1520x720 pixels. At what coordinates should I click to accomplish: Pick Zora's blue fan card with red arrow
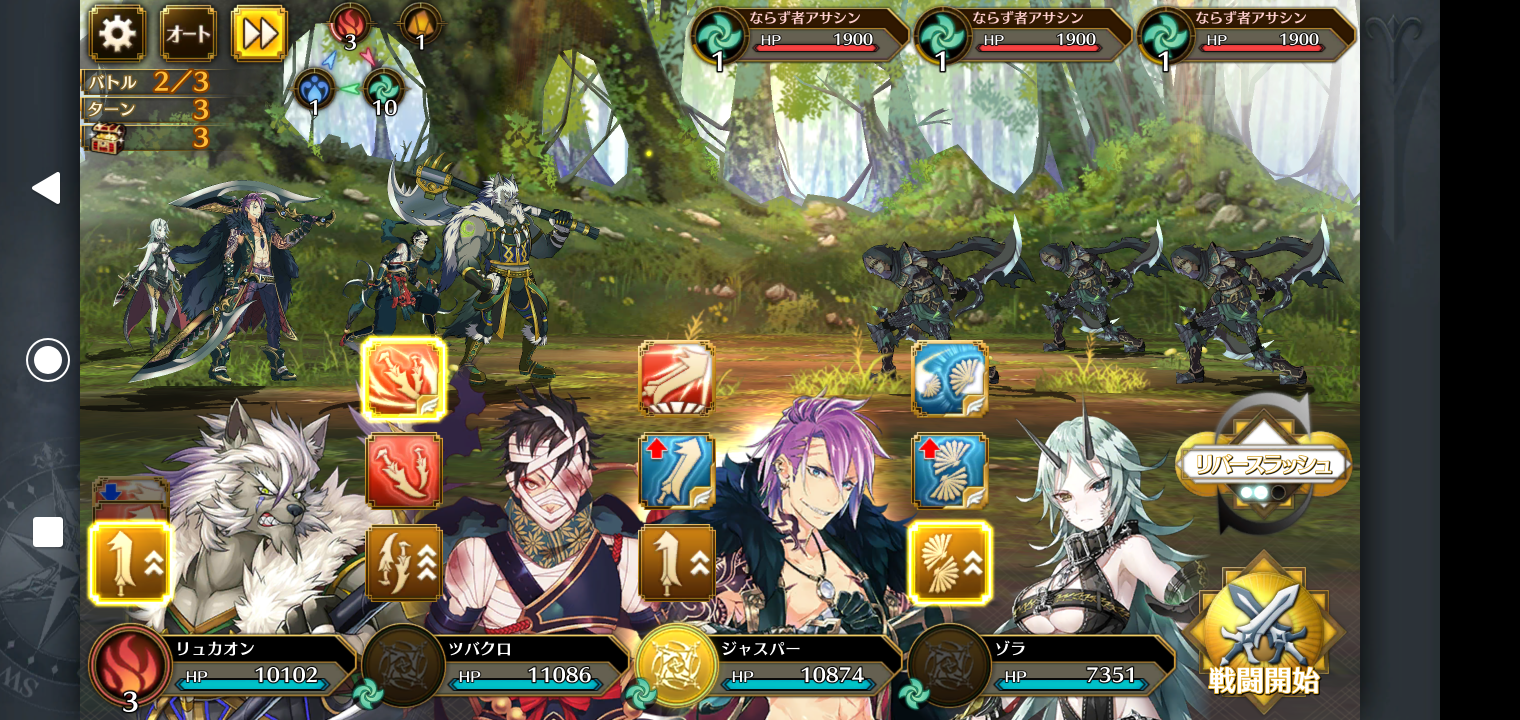coord(949,471)
